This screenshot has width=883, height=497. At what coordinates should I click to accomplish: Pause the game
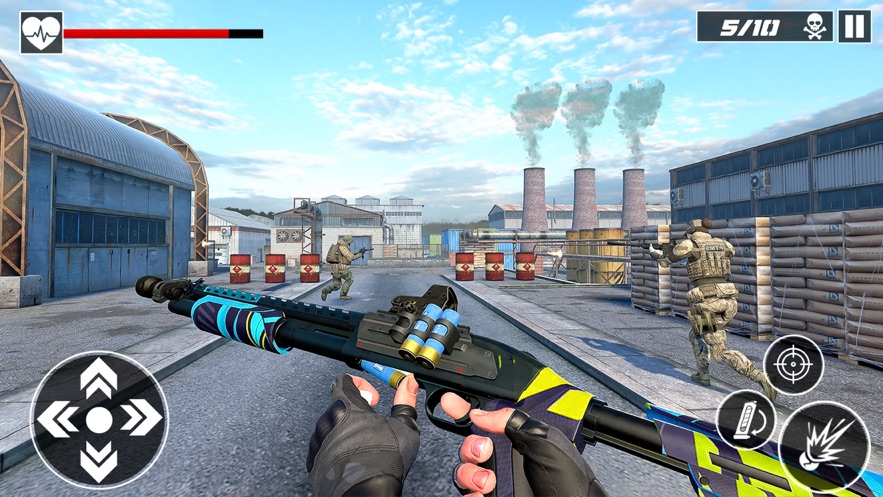click(854, 27)
